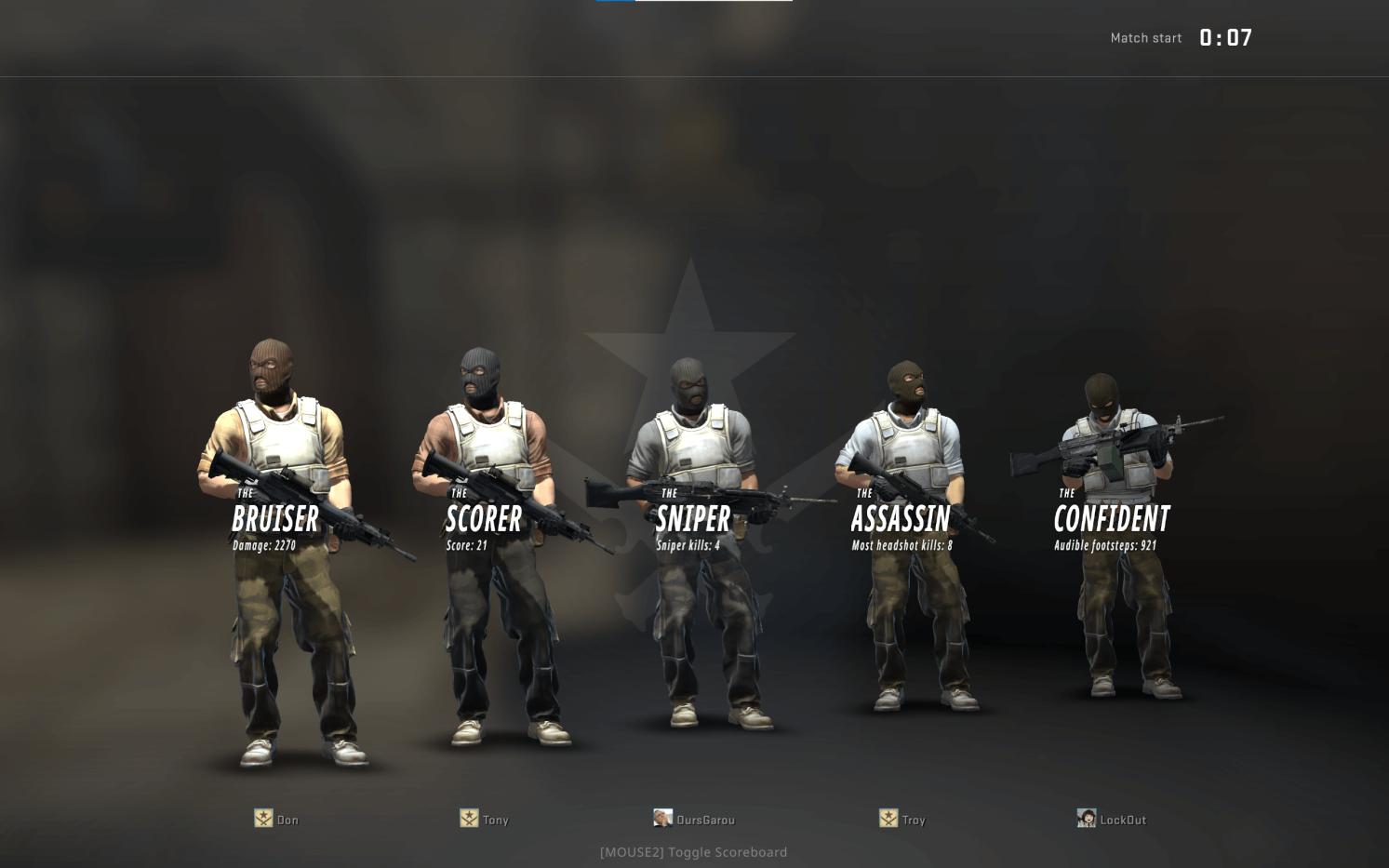The image size is (1389, 868).
Task: Select player Don's name entry
Action: click(x=287, y=820)
